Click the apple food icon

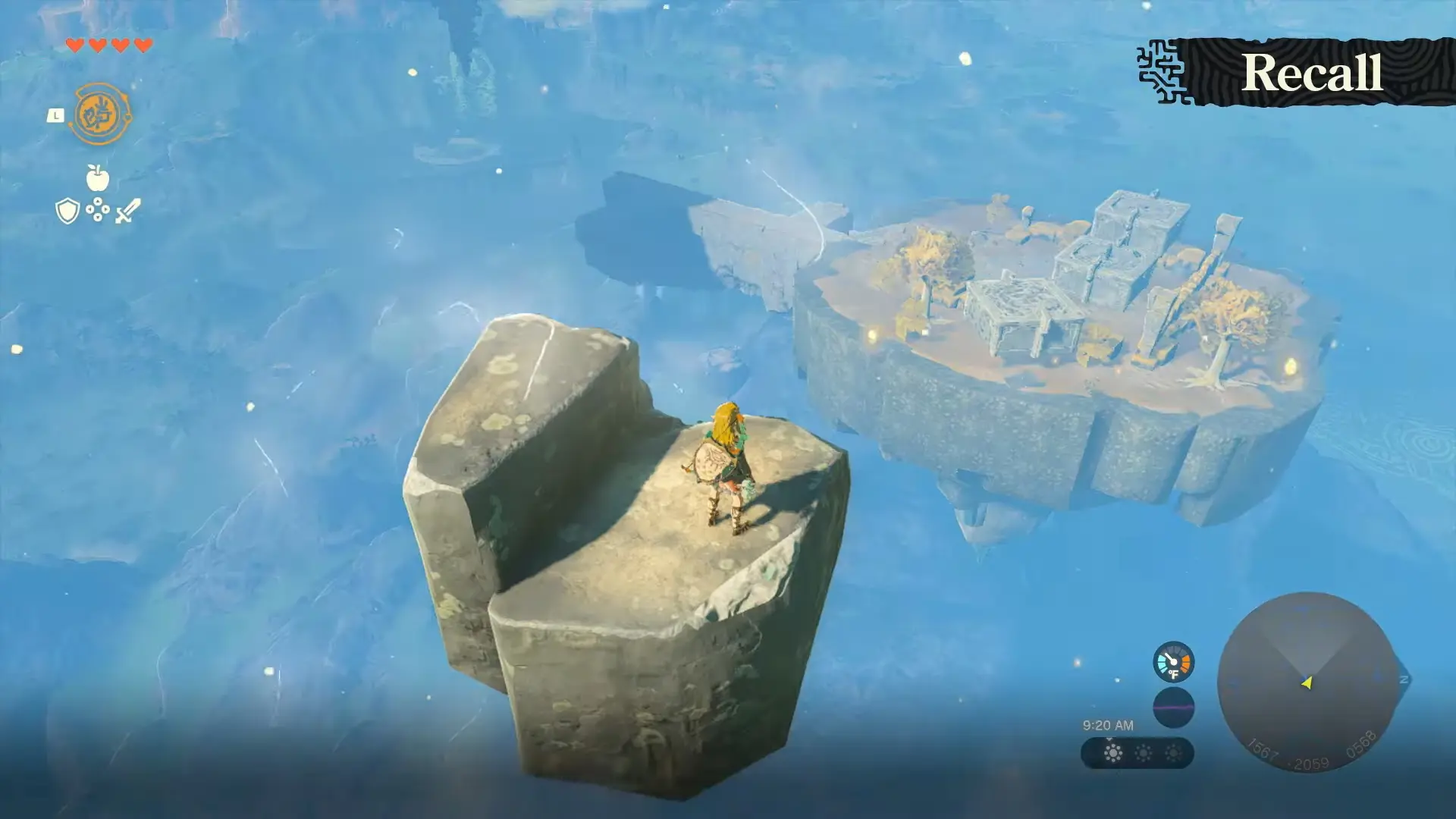98,177
